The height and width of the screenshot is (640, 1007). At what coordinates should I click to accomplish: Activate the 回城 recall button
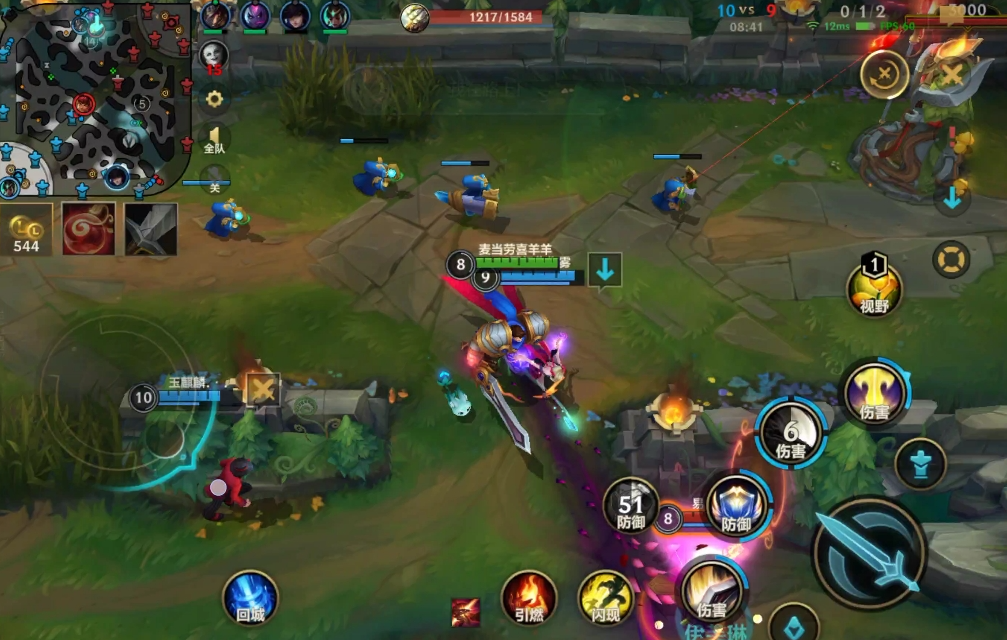[x=250, y=597]
